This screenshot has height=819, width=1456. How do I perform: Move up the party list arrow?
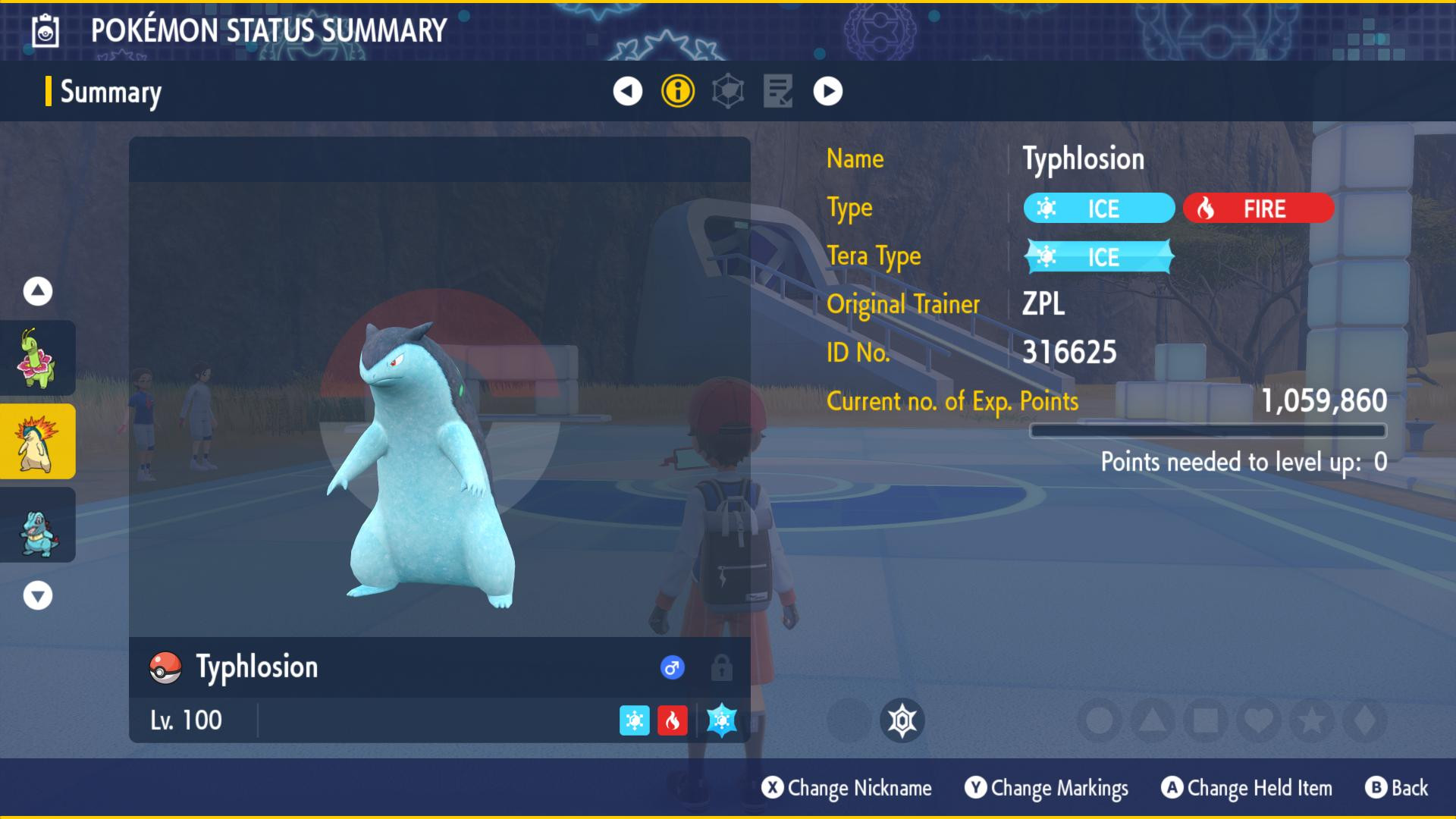click(x=38, y=291)
